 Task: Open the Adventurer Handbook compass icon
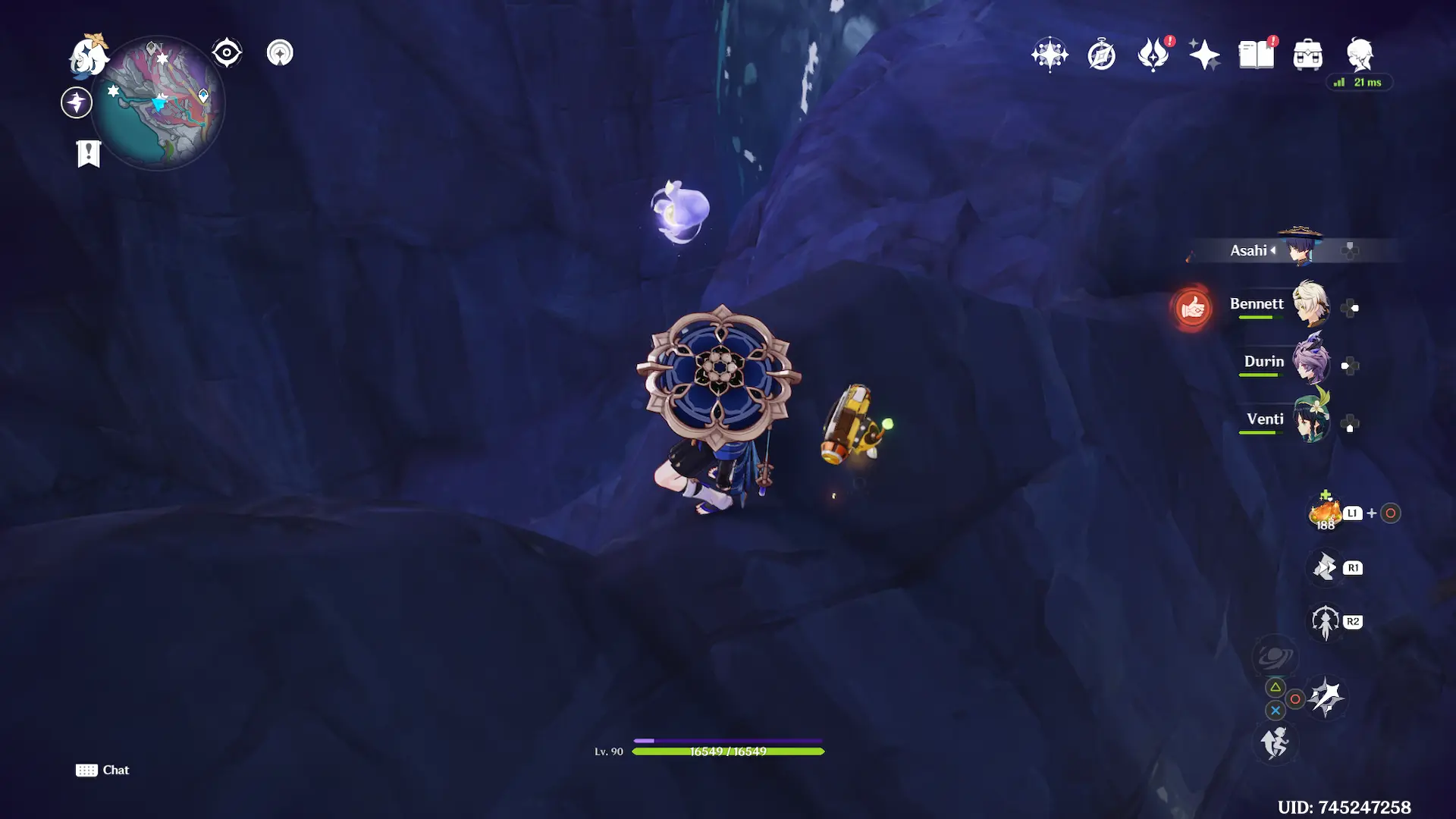pyautogui.click(x=1101, y=55)
